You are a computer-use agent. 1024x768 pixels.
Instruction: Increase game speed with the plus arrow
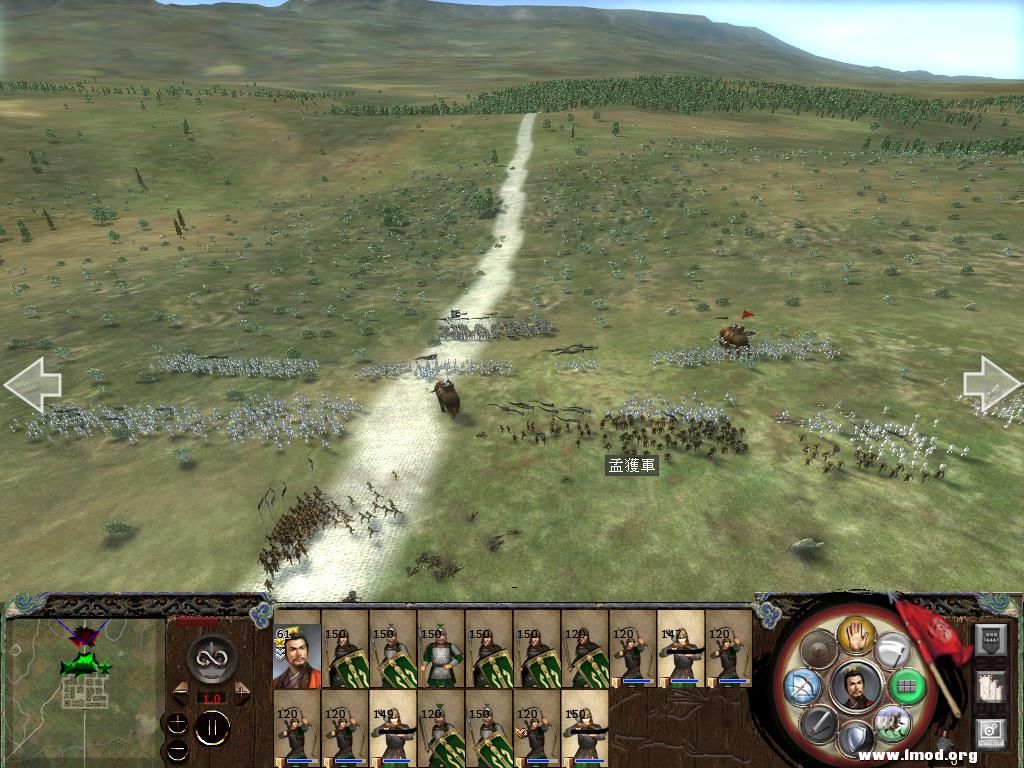242,692
